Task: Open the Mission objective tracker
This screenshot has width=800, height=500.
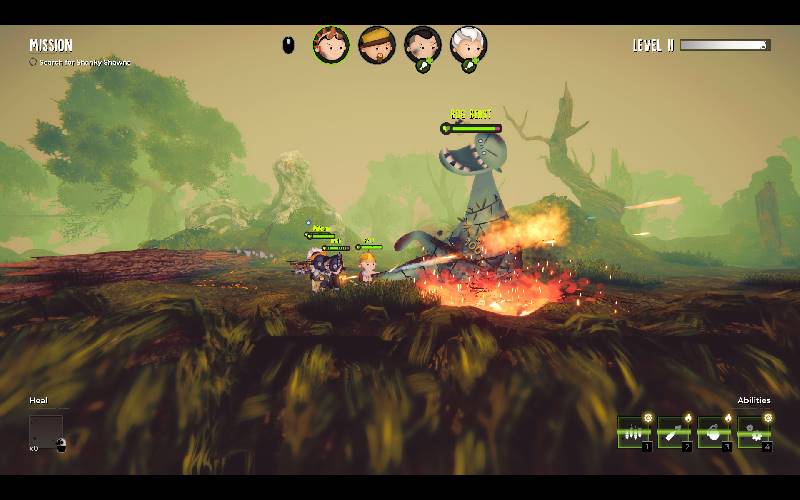Action: (x=51, y=45)
